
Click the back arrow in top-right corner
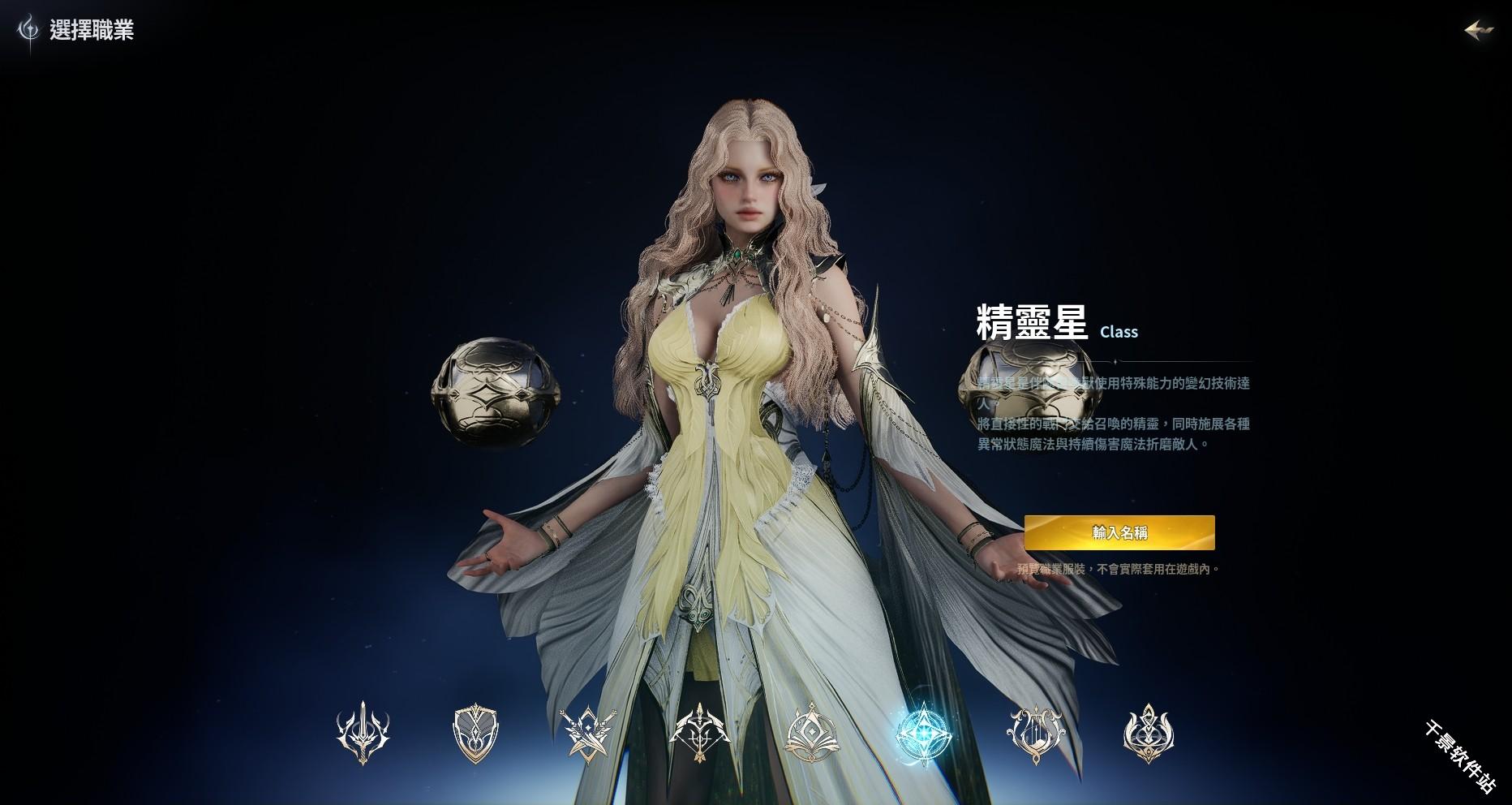pos(1480,29)
